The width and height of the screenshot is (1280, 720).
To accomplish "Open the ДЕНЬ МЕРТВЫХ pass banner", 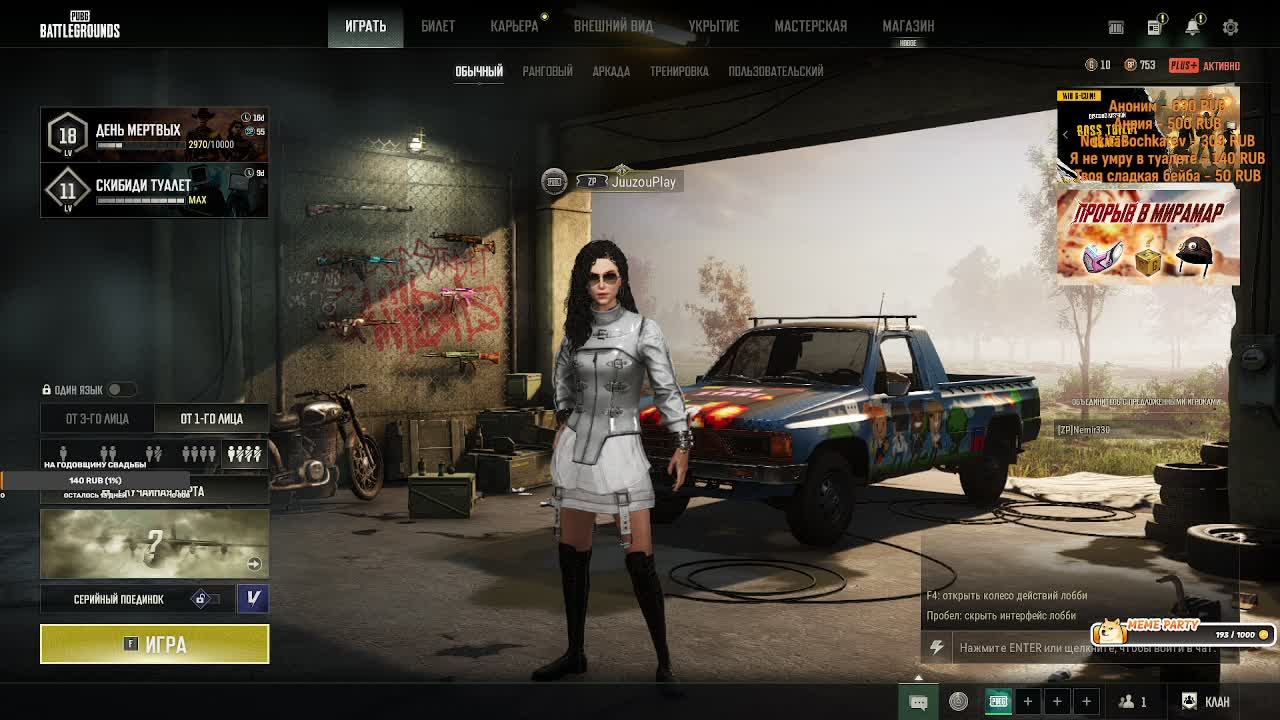I will coord(155,135).
